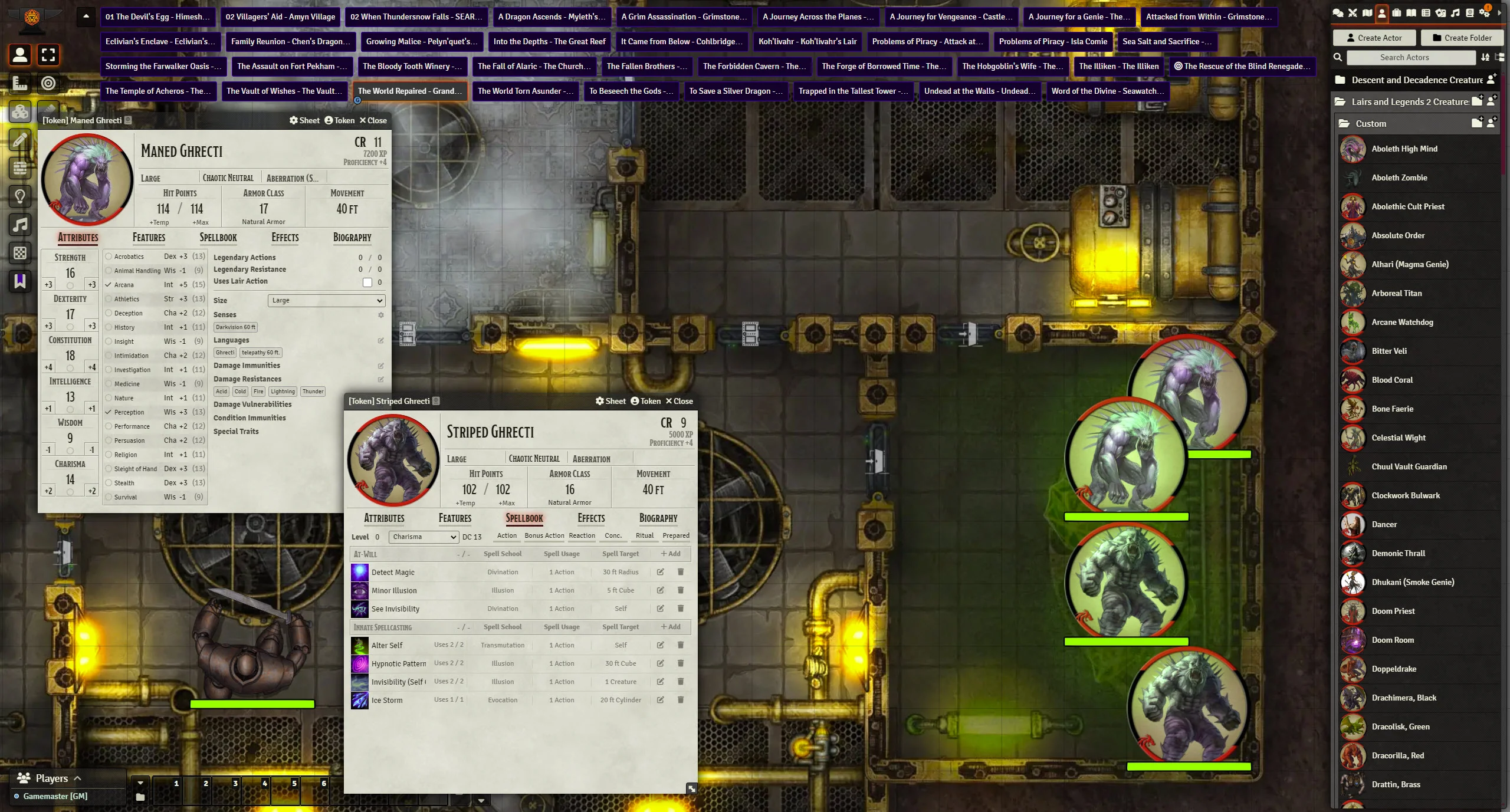
Task: Close the Striped Ghrecti sheet
Action: [679, 401]
